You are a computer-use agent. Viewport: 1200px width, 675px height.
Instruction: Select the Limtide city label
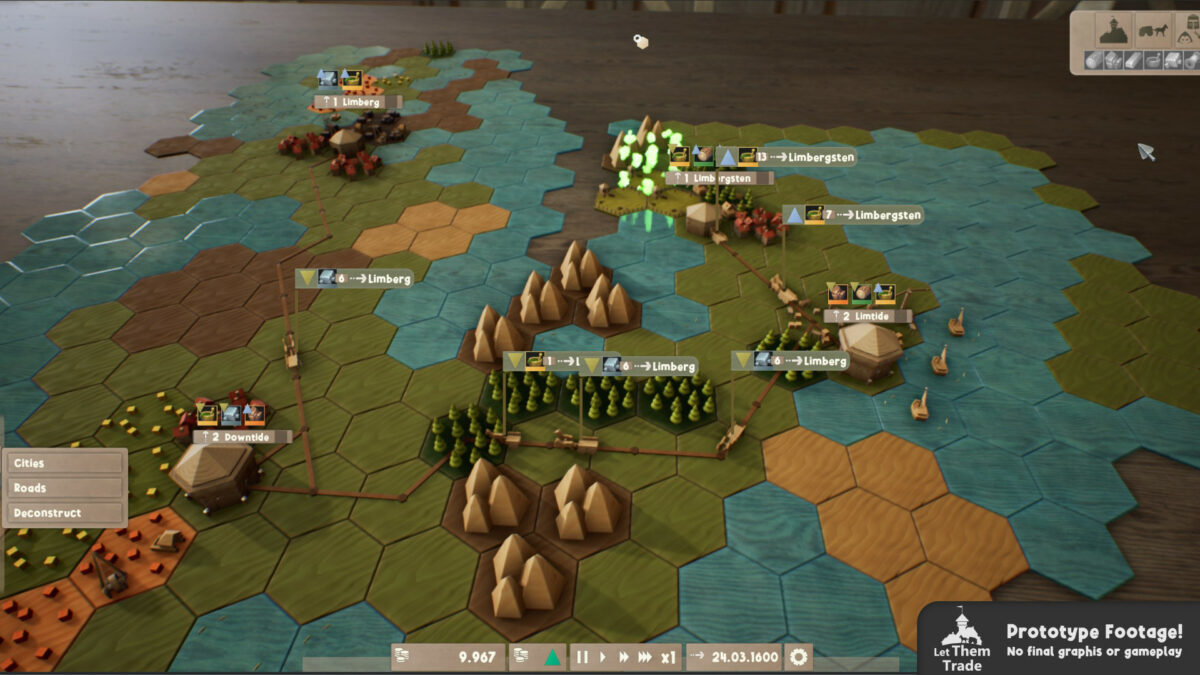click(868, 316)
